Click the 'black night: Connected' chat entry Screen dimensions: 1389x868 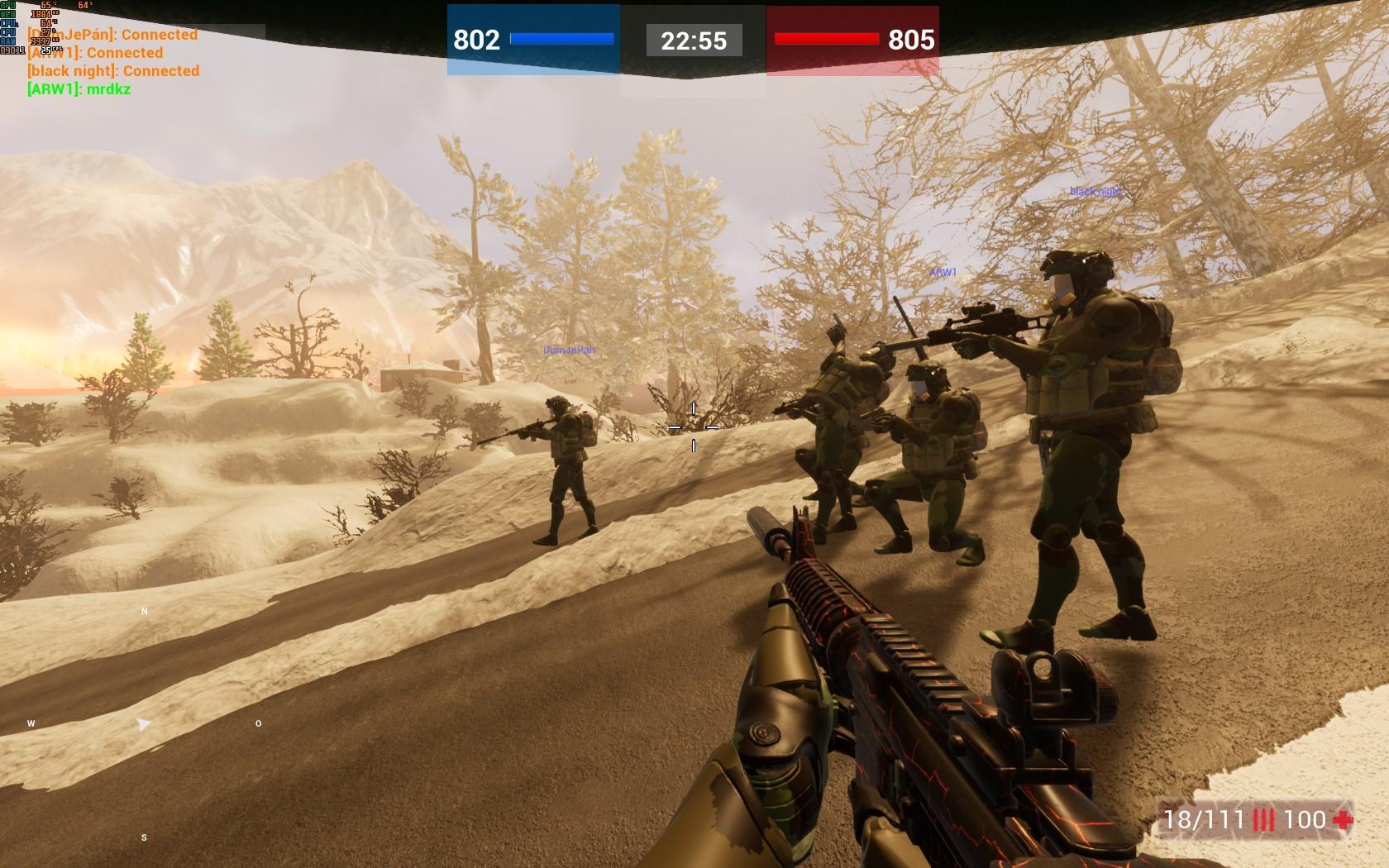[113, 71]
